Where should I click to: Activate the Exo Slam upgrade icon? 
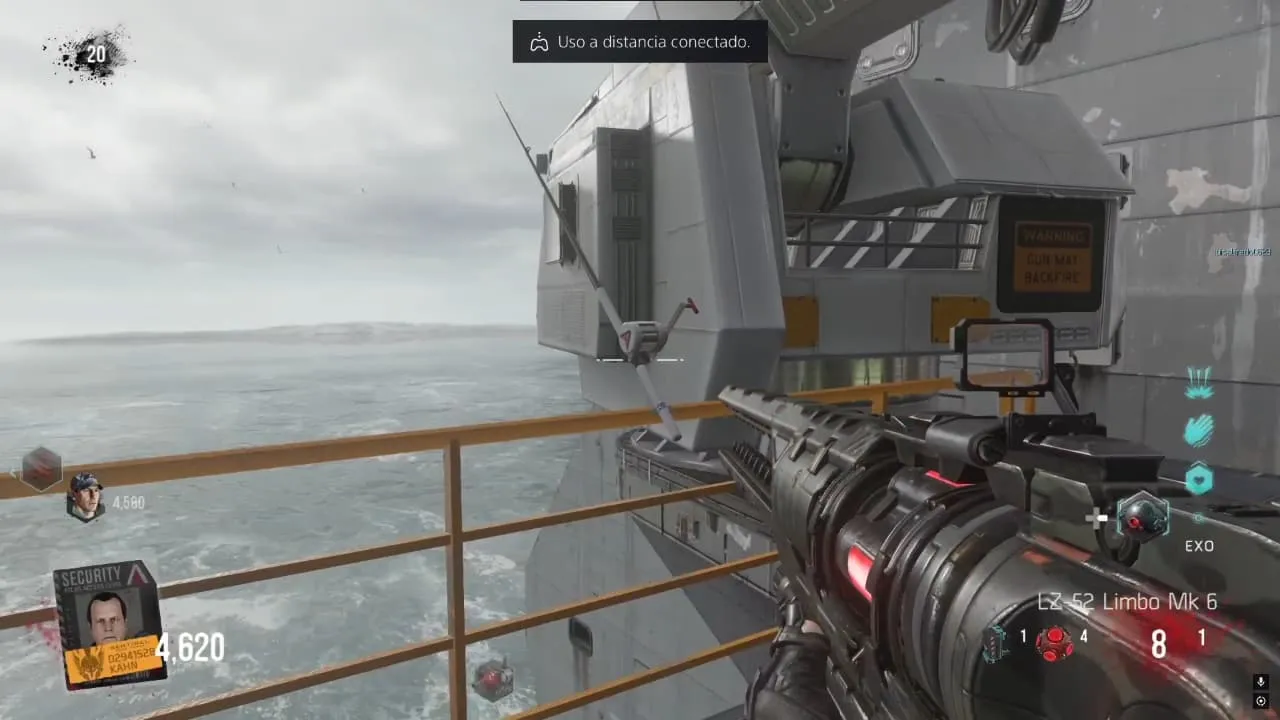point(1199,383)
